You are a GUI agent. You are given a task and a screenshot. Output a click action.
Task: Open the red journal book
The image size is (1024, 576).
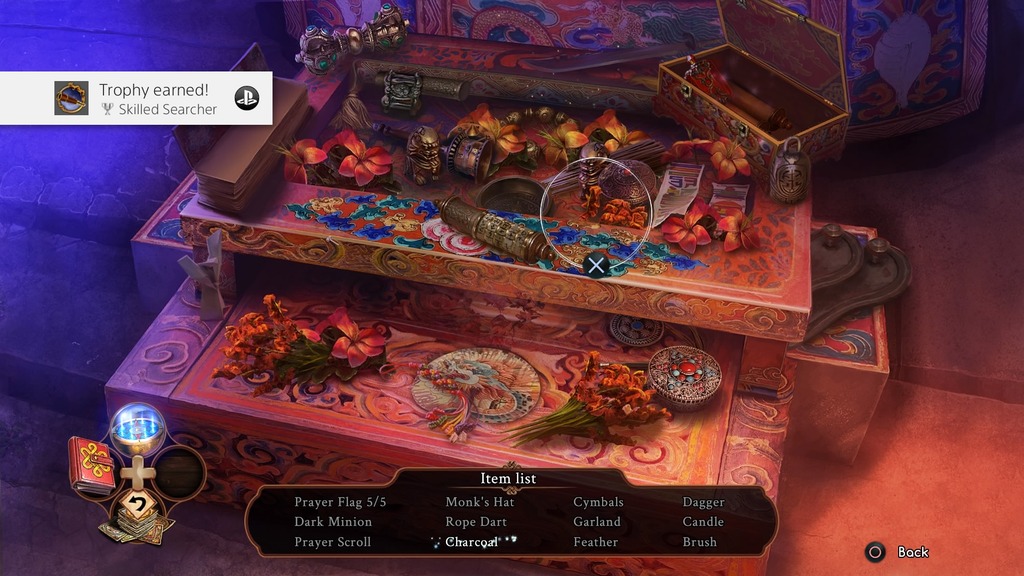pyautogui.click(x=91, y=464)
